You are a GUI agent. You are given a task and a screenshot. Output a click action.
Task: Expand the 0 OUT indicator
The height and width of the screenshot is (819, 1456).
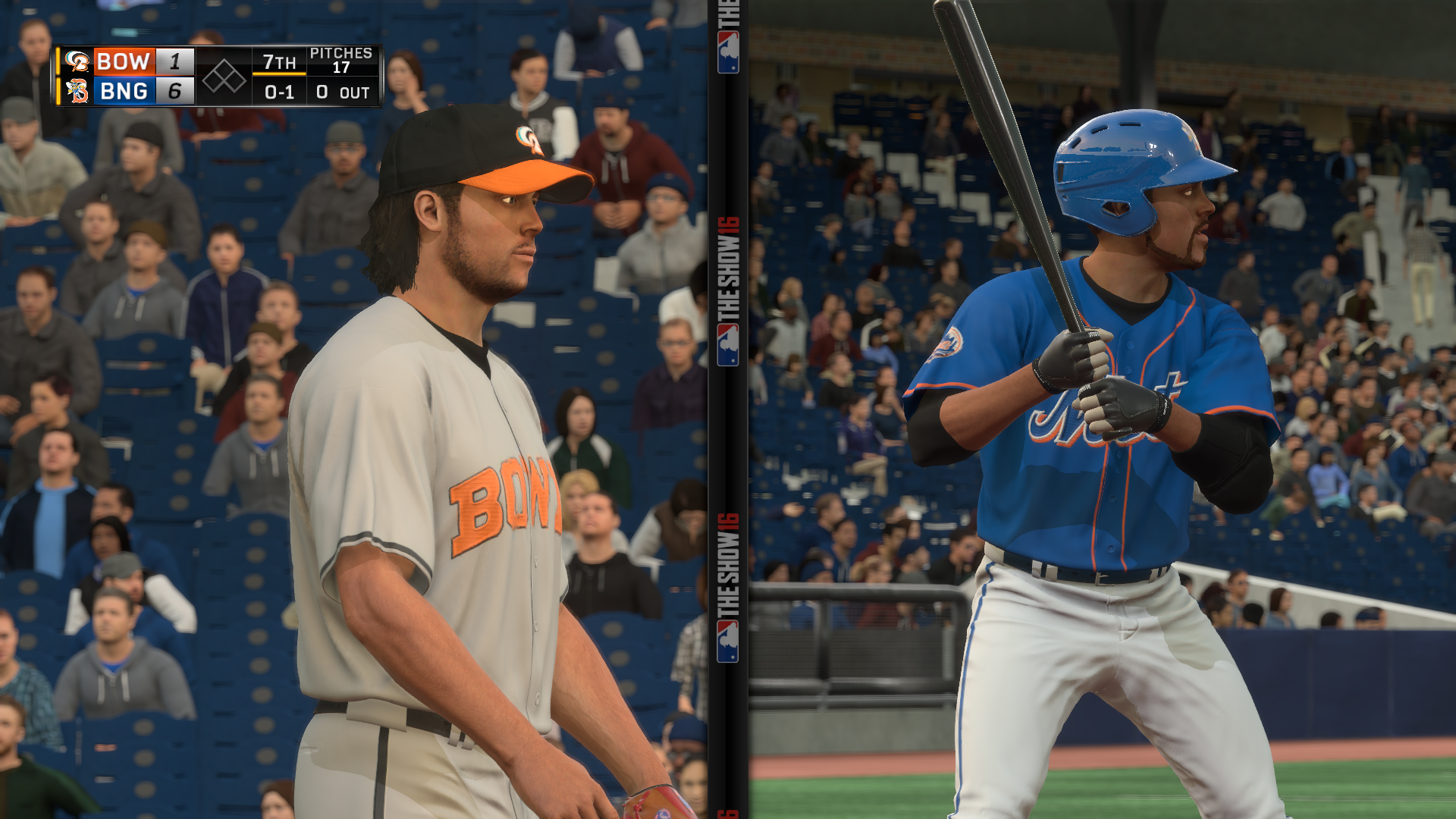341,93
